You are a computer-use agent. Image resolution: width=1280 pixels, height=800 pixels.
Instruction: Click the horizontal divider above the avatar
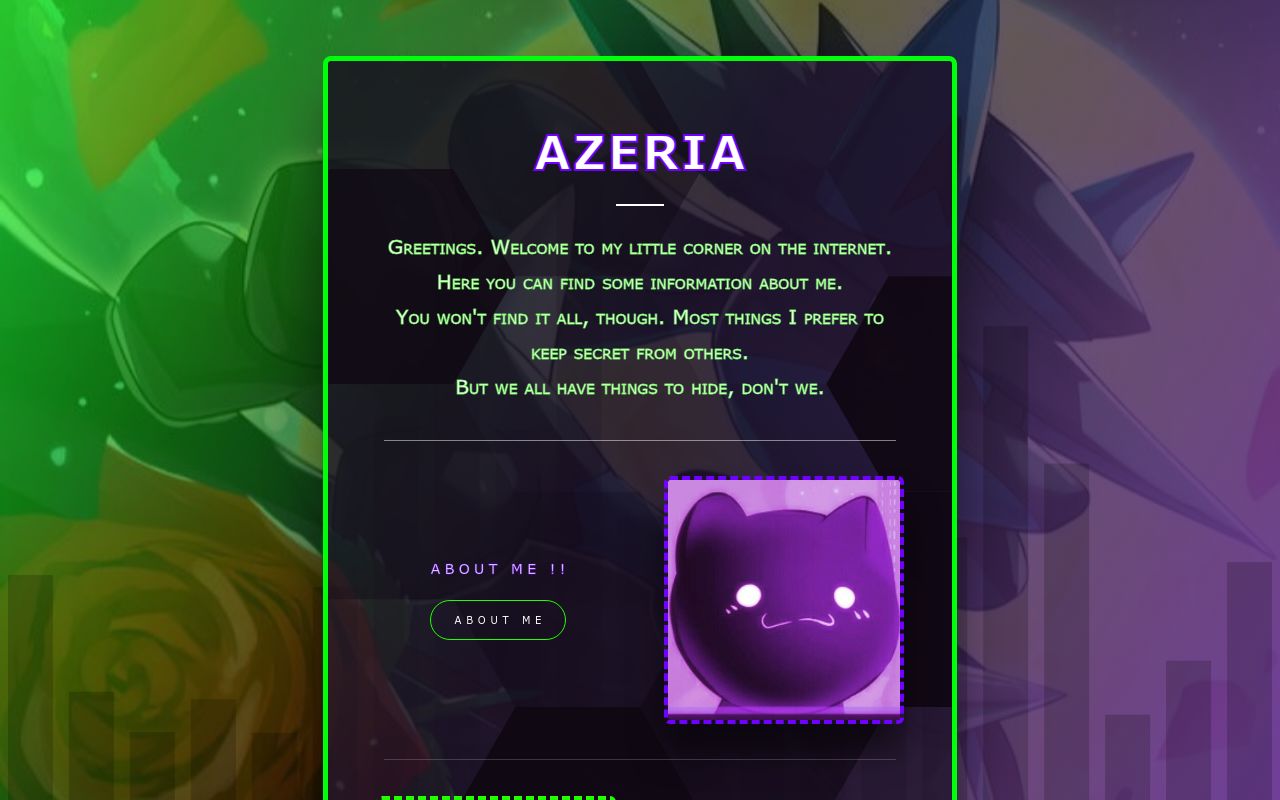point(639,440)
